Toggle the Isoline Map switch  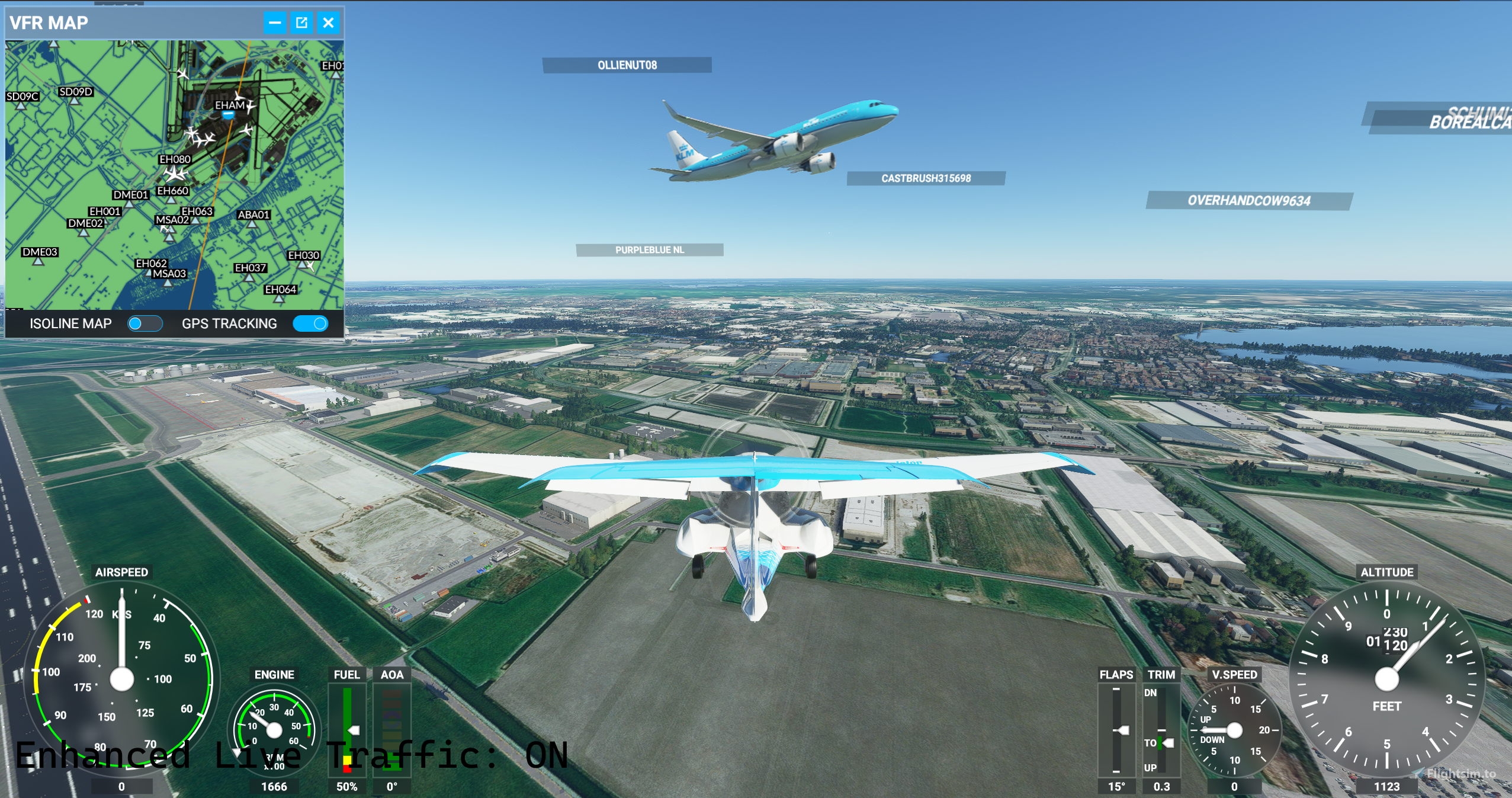click(145, 323)
